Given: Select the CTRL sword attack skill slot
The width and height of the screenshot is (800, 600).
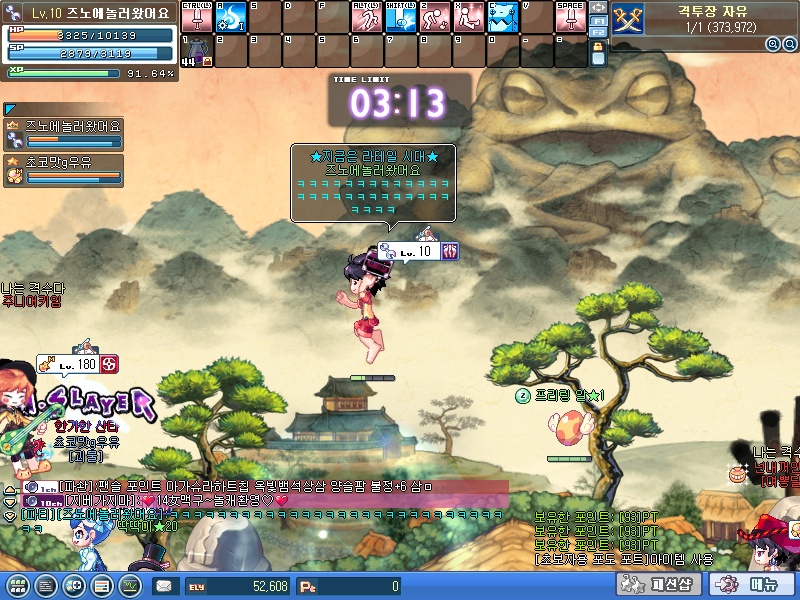Looking at the screenshot, I should tap(197, 17).
